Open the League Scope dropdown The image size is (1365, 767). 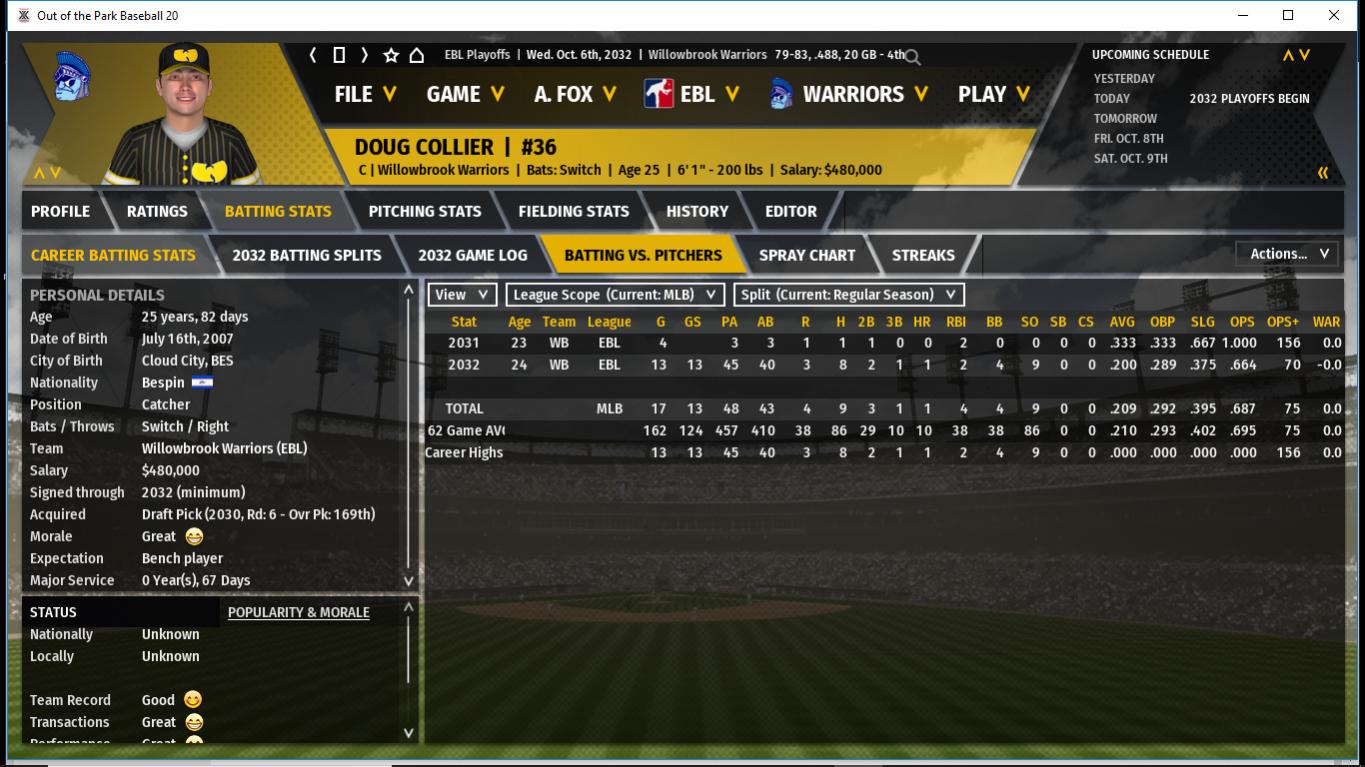pos(615,295)
